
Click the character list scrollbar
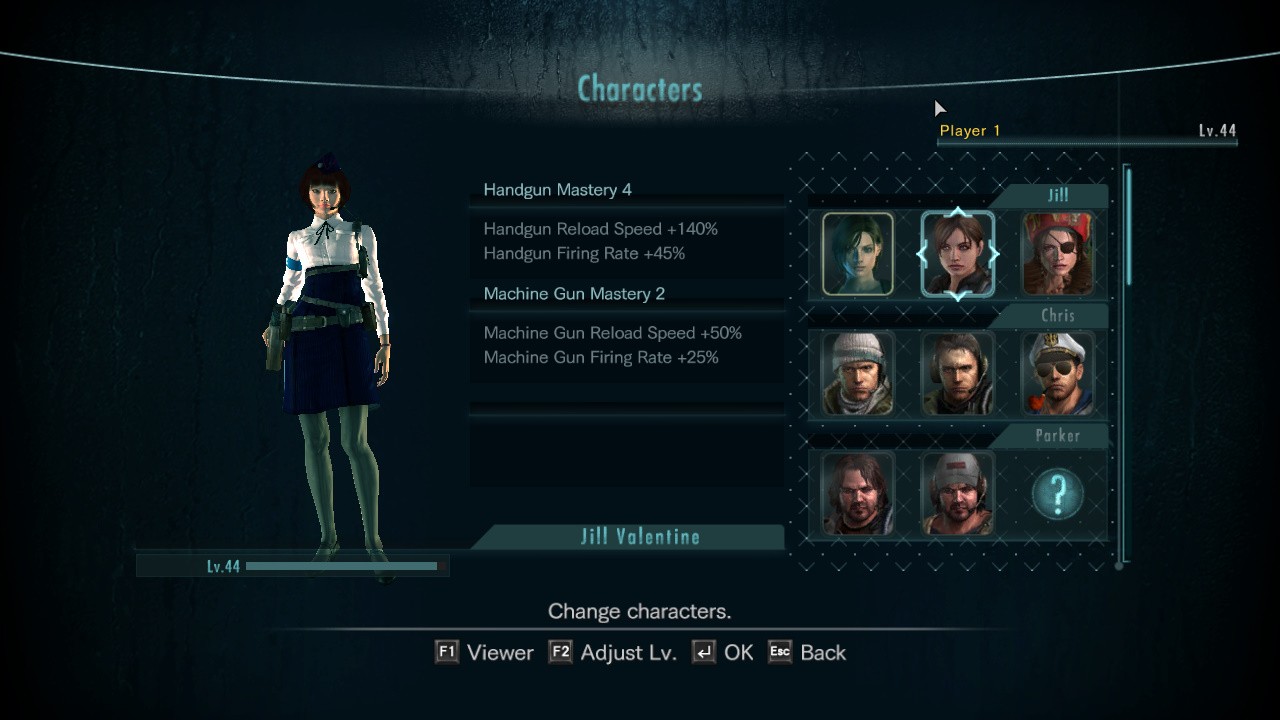[x=1129, y=228]
